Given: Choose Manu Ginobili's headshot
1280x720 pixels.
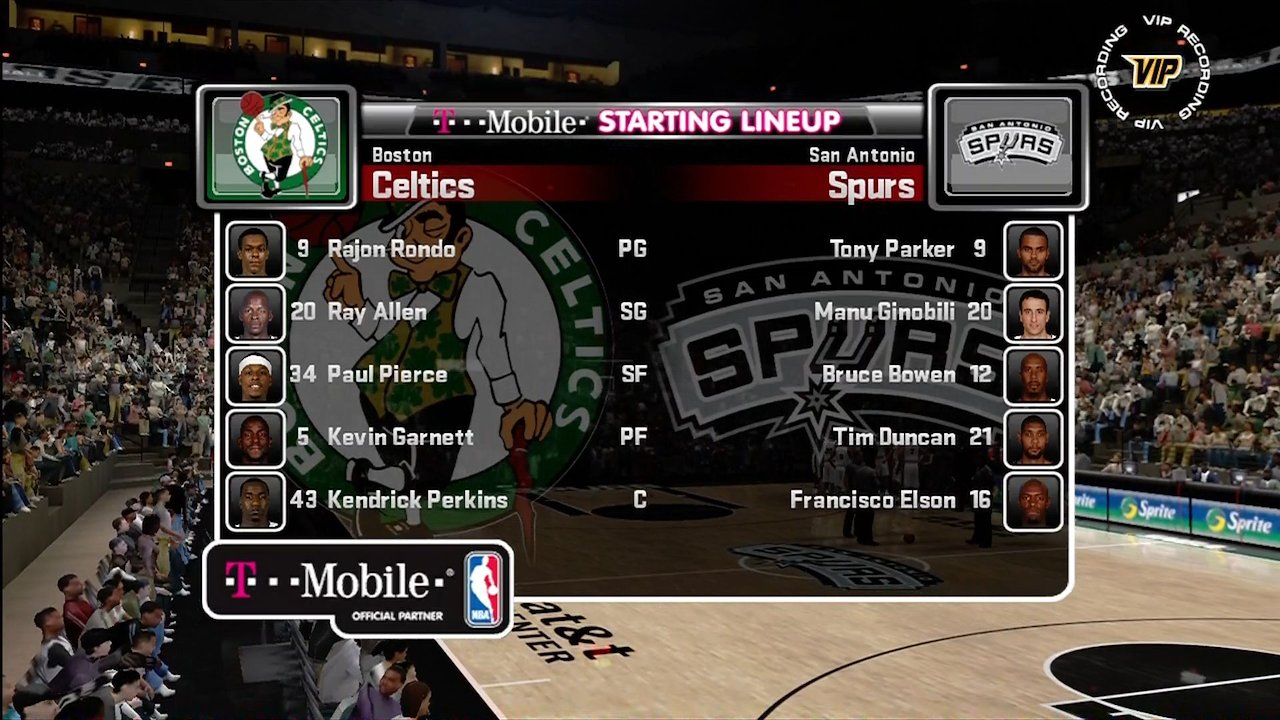Looking at the screenshot, I should point(1033,313).
